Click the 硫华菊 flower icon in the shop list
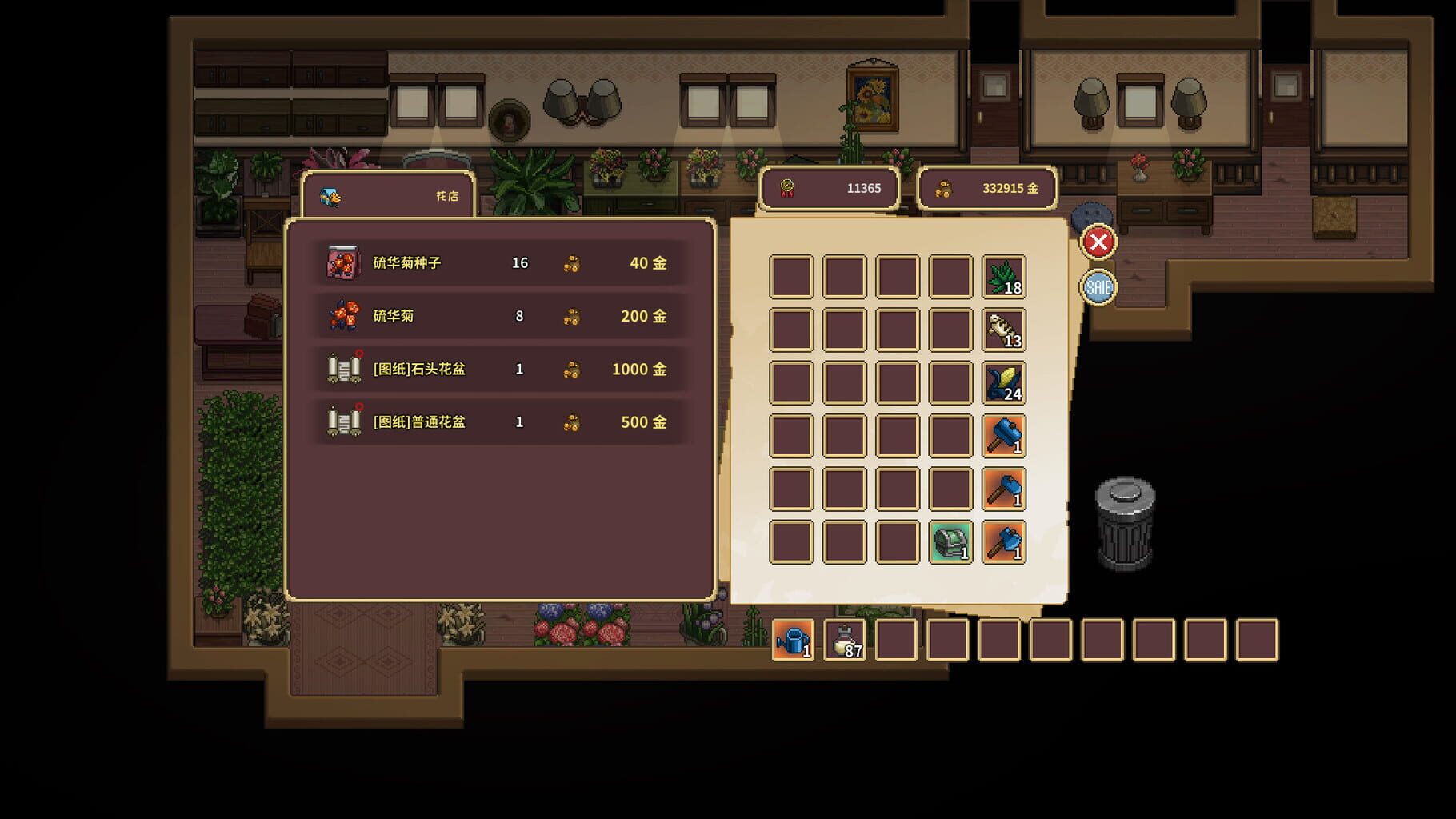The image size is (1456, 819). pyautogui.click(x=342, y=316)
